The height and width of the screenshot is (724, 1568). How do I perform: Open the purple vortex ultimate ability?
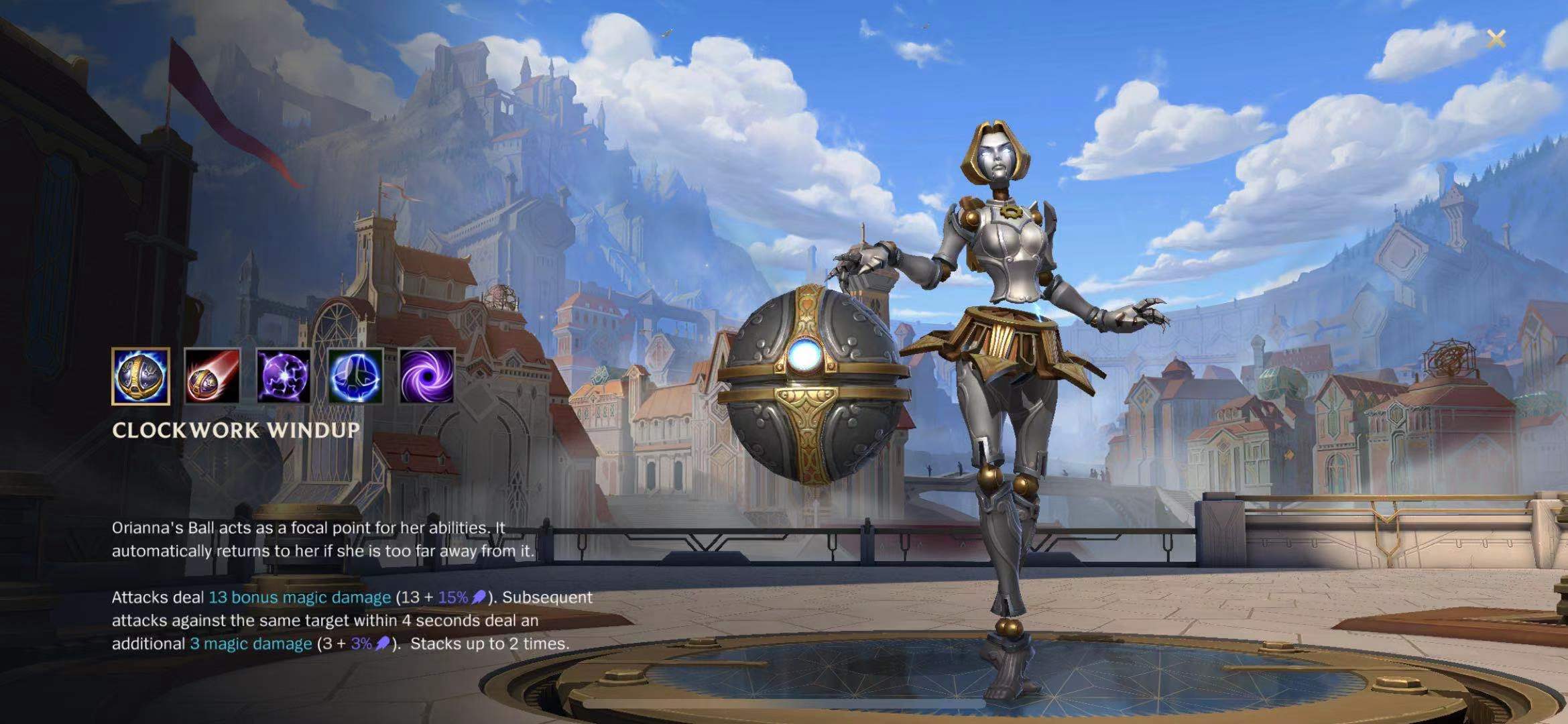pyautogui.click(x=427, y=376)
